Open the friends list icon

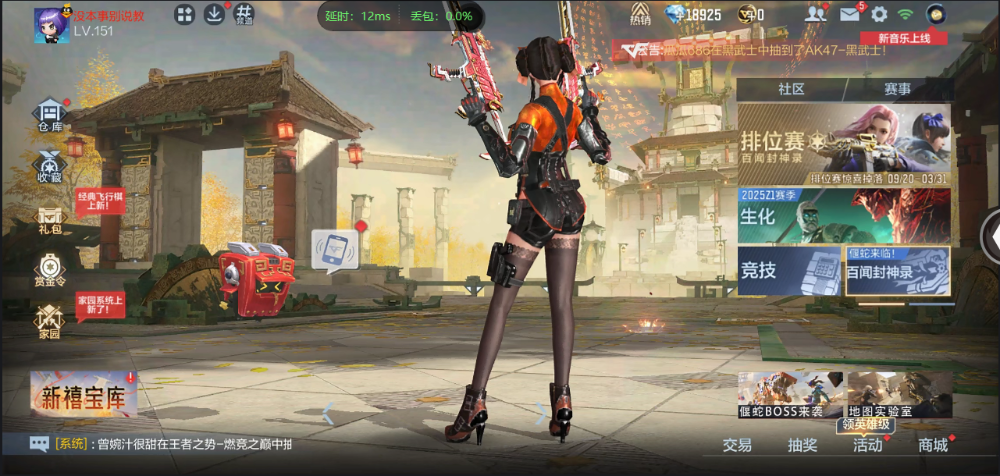817,14
